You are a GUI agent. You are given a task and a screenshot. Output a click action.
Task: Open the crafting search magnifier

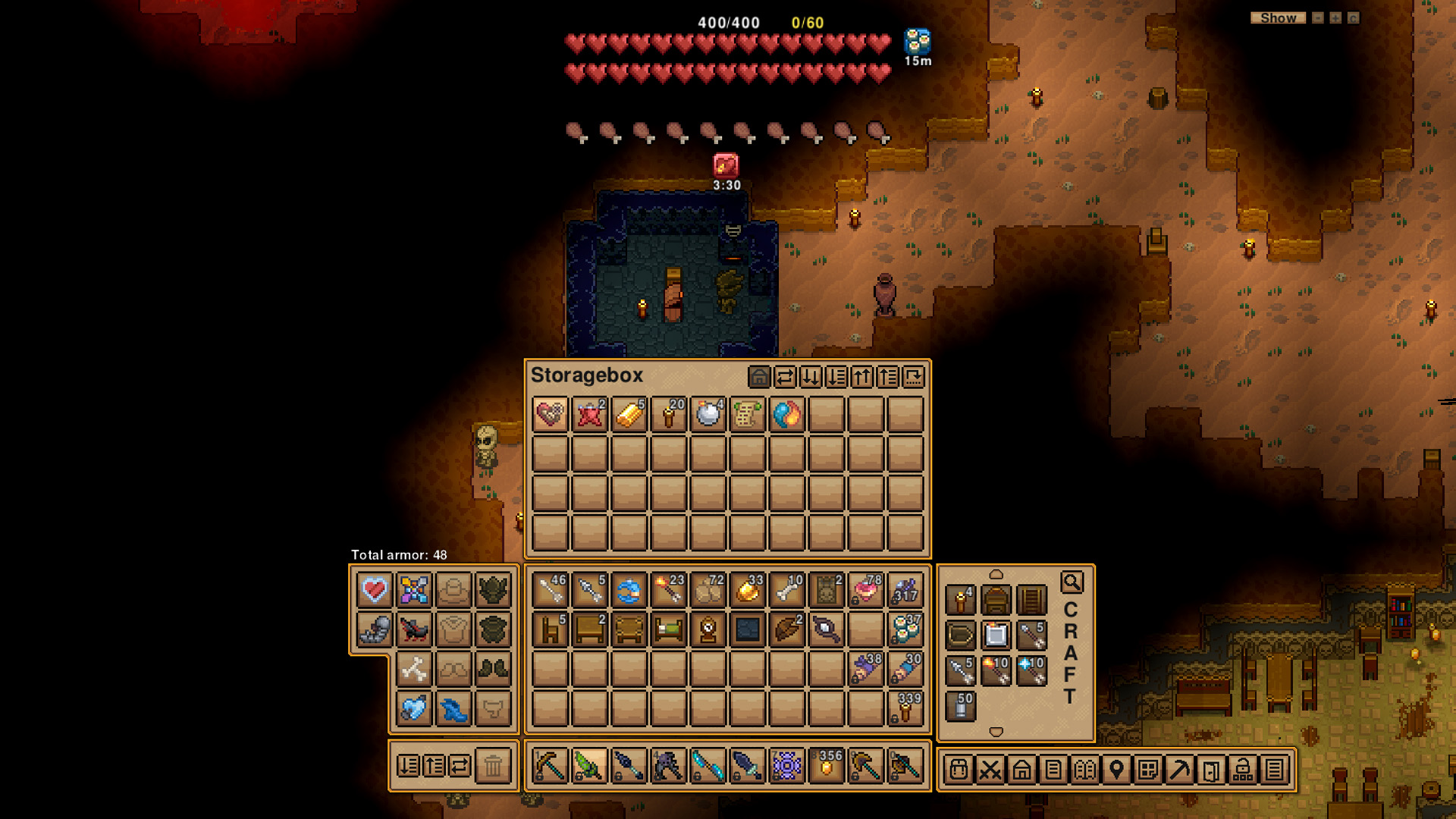pos(1072,582)
